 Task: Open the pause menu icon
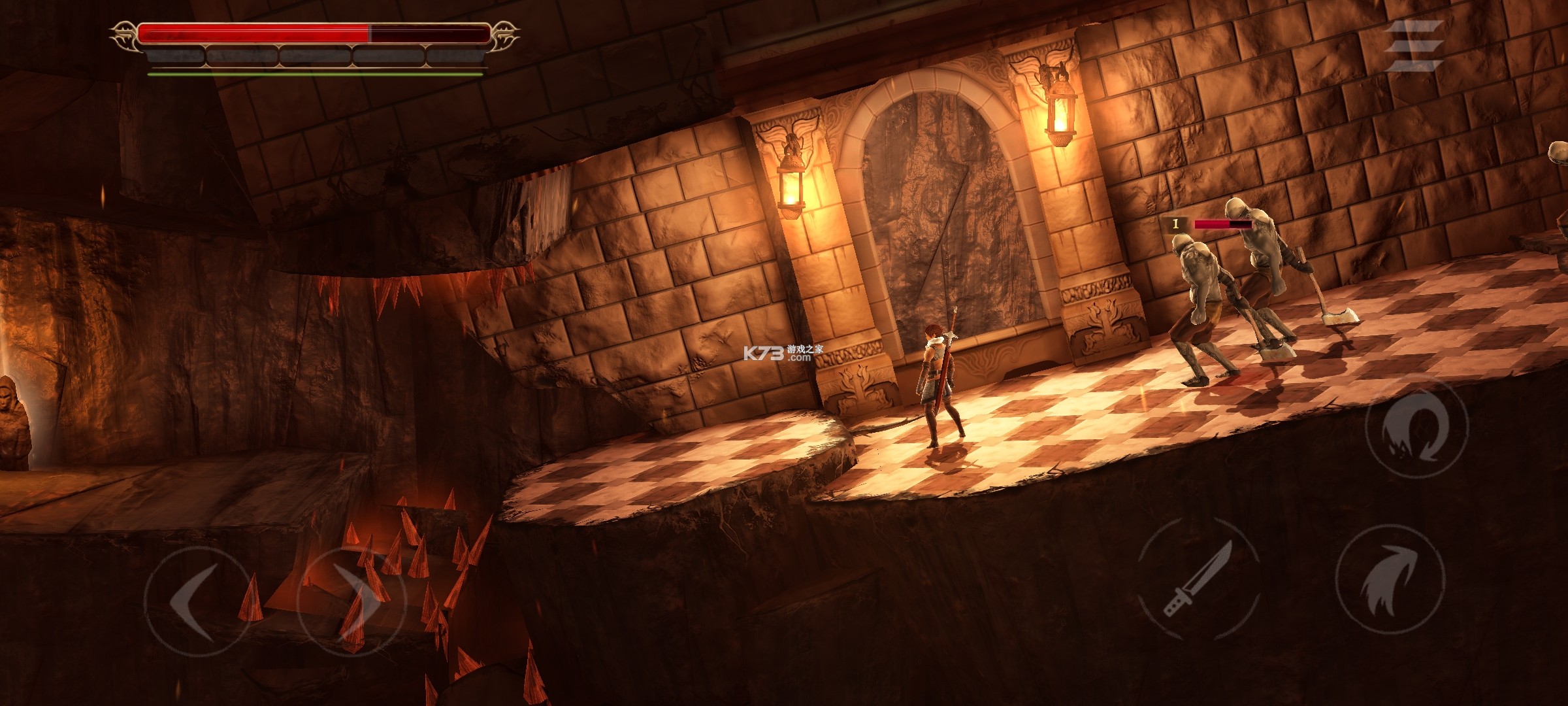(x=1414, y=46)
